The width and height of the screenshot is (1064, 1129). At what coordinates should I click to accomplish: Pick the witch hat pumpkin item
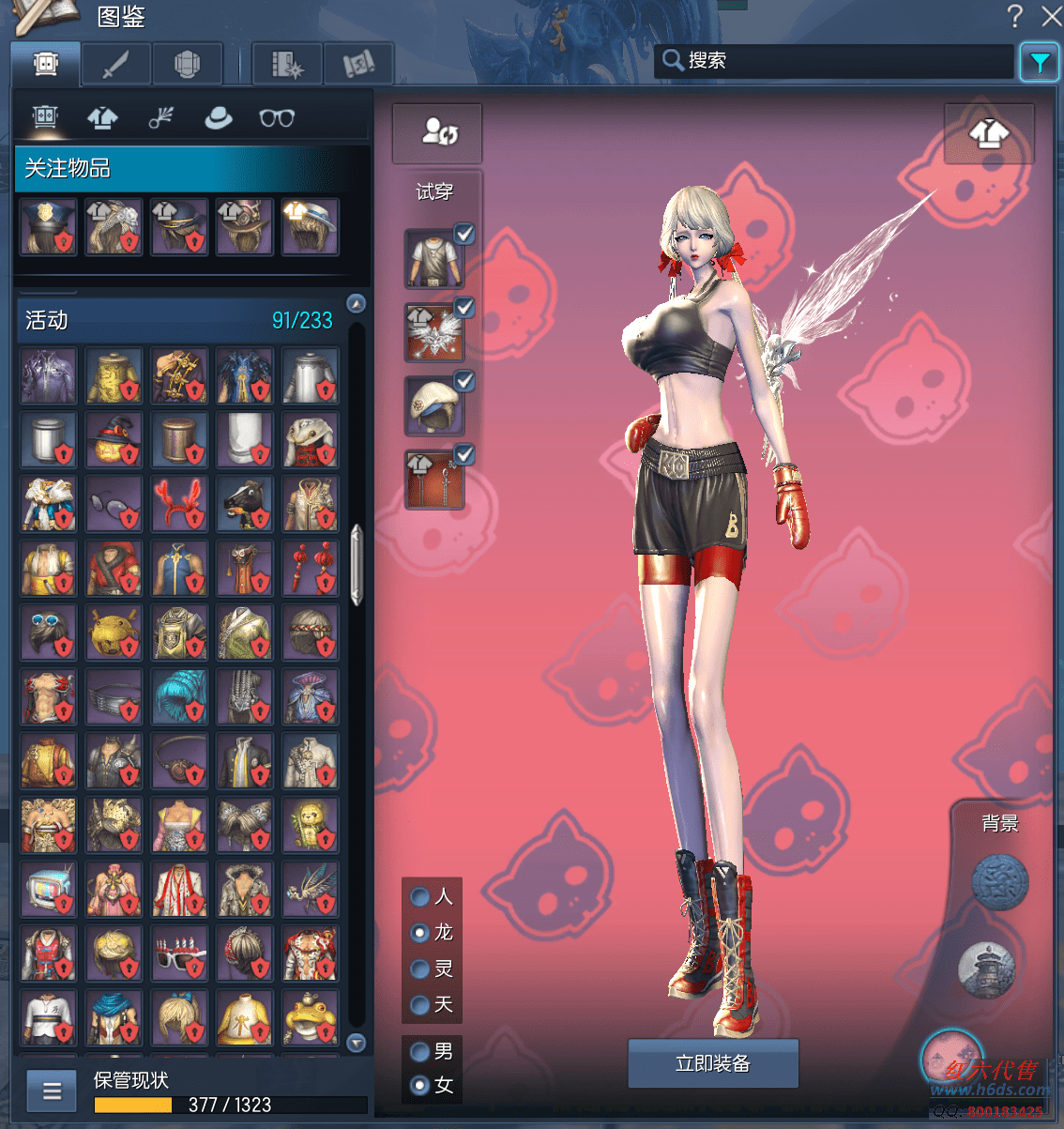tap(114, 439)
